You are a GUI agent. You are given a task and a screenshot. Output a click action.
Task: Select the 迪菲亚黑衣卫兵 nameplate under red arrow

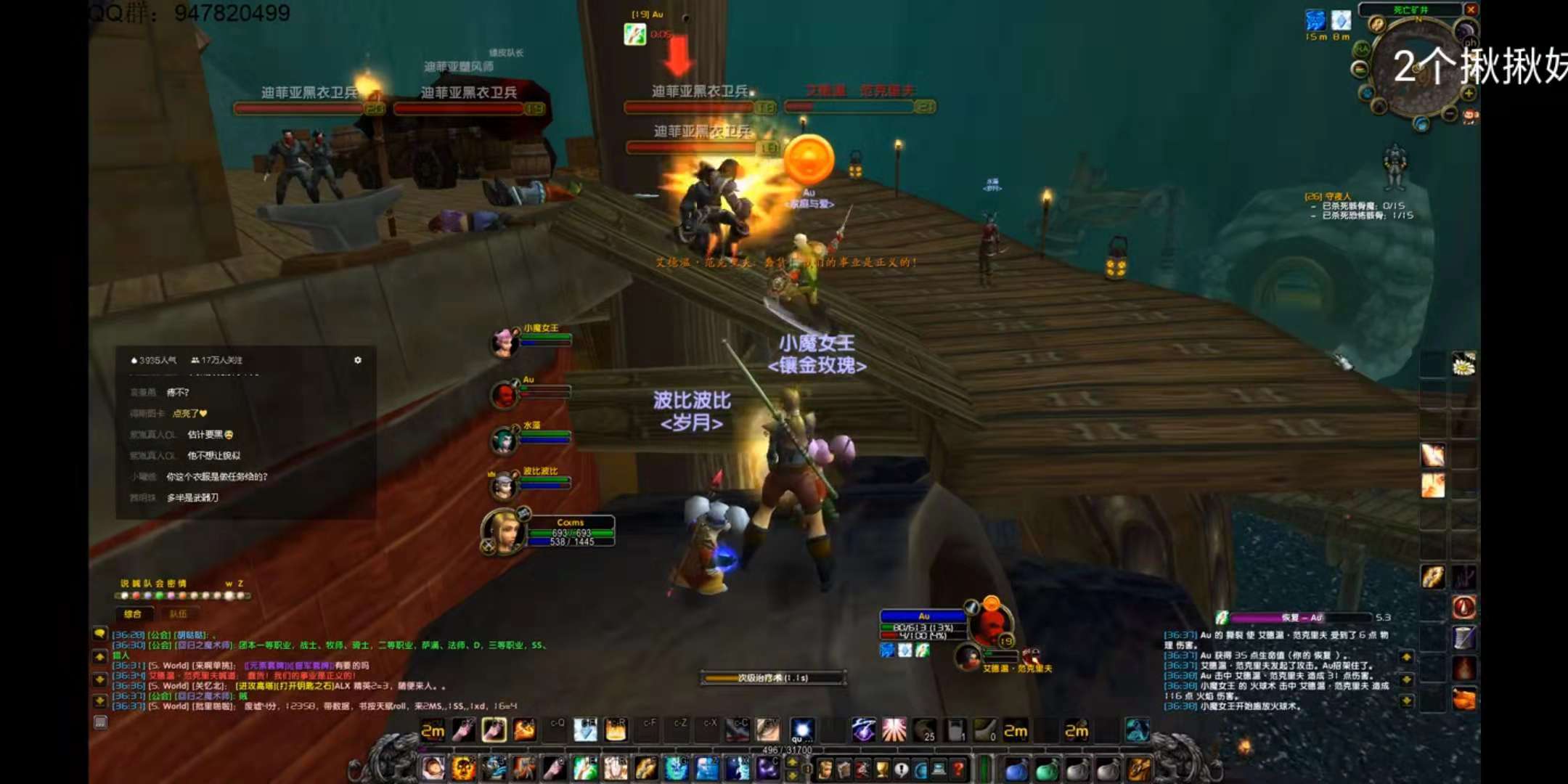(x=699, y=92)
